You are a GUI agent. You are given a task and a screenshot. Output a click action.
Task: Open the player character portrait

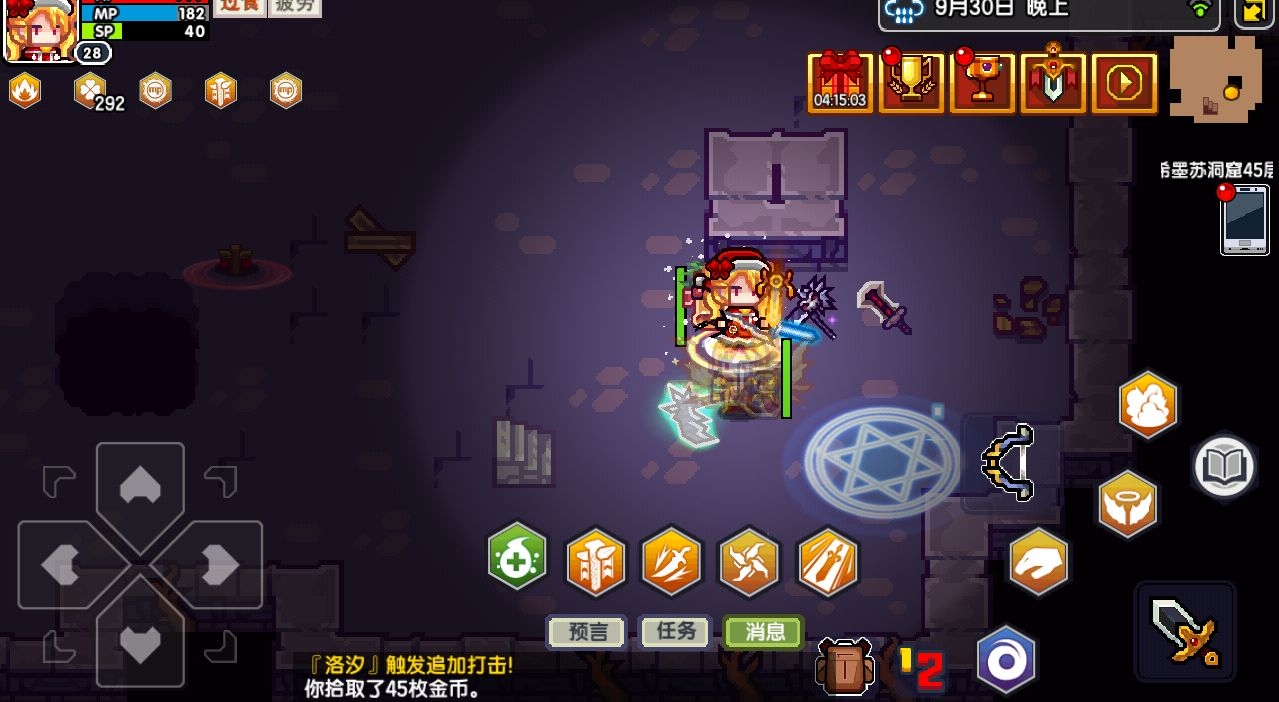tap(40, 30)
